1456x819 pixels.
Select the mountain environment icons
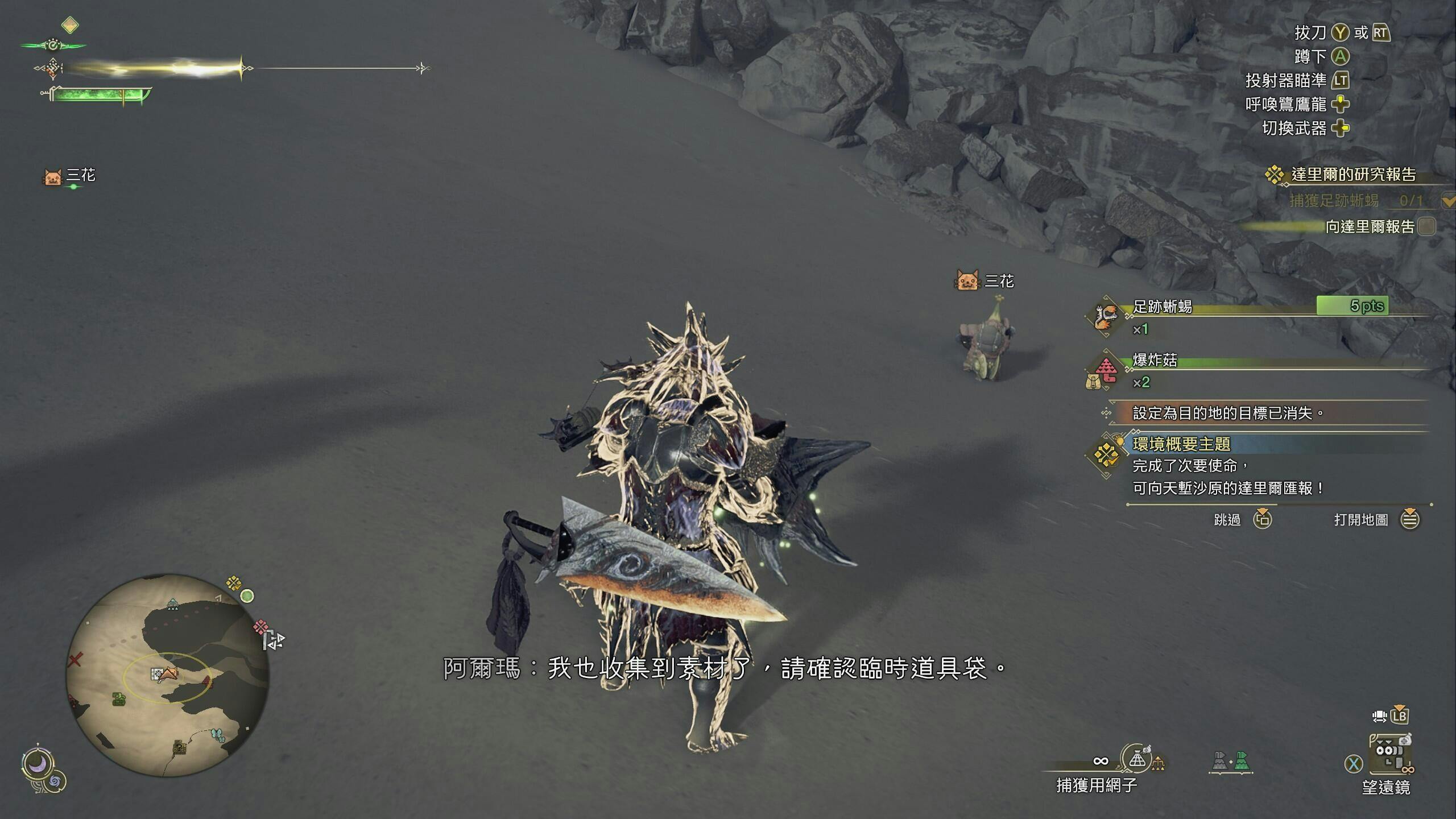pyautogui.click(x=1230, y=762)
